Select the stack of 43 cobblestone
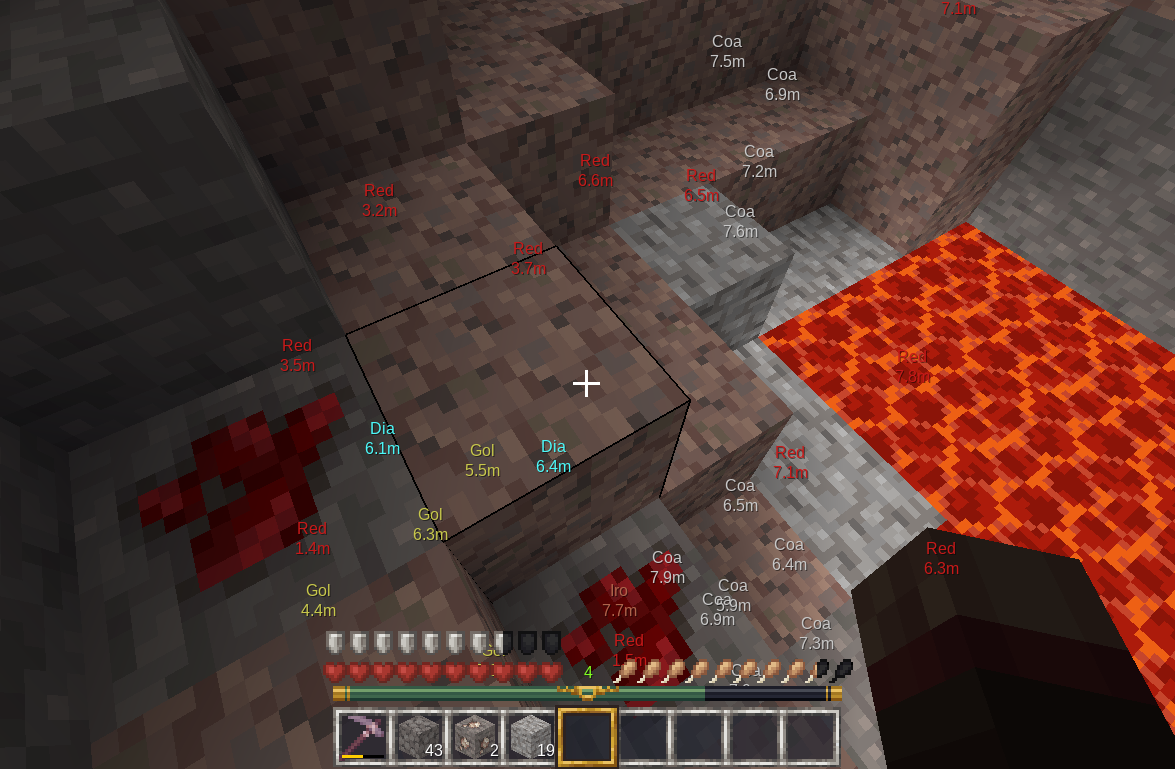The image size is (1175, 769). coord(419,737)
